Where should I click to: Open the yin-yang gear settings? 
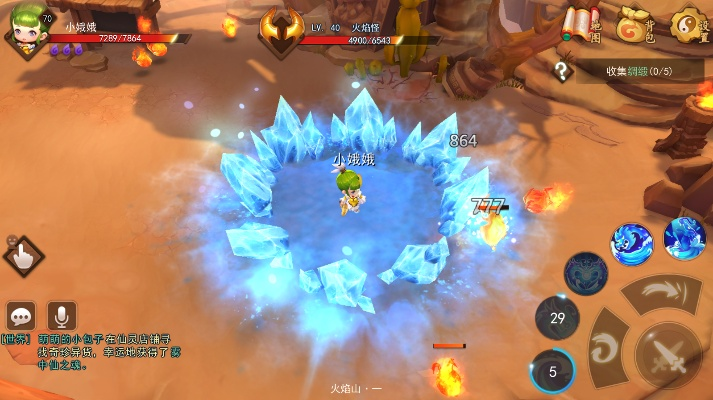pyautogui.click(x=688, y=24)
